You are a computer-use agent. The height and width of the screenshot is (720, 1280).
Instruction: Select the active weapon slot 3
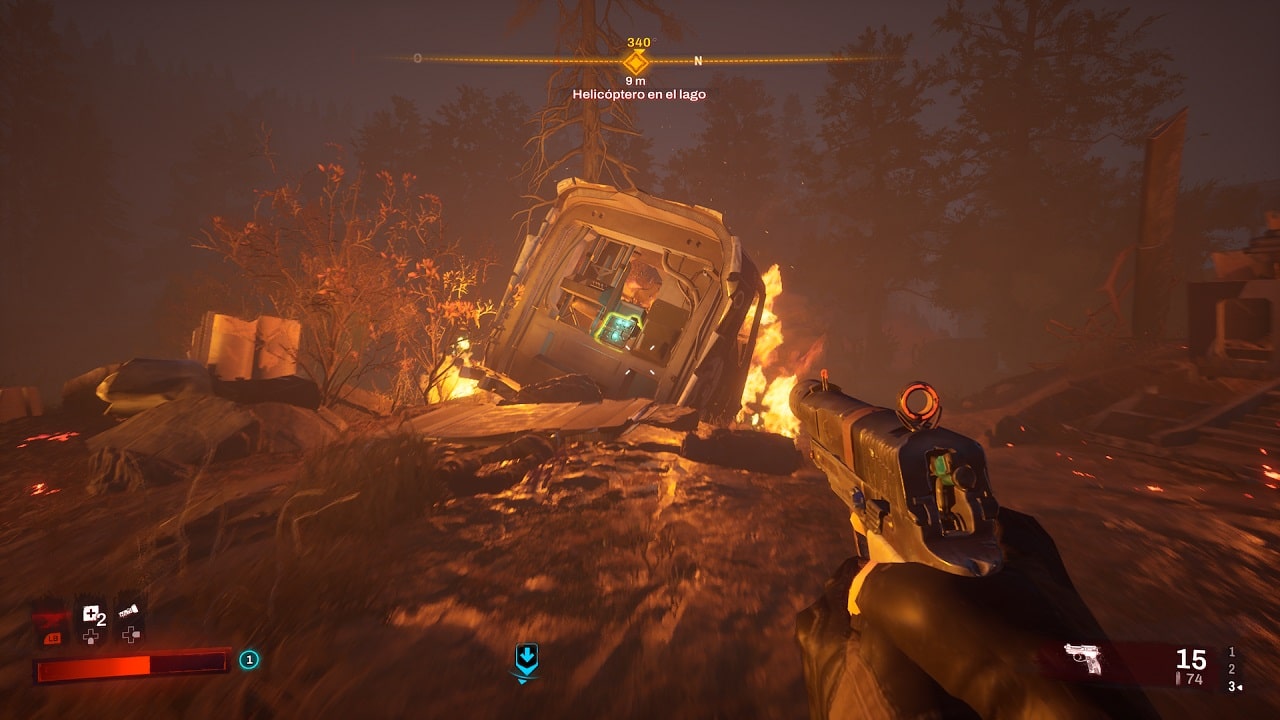pos(1232,686)
